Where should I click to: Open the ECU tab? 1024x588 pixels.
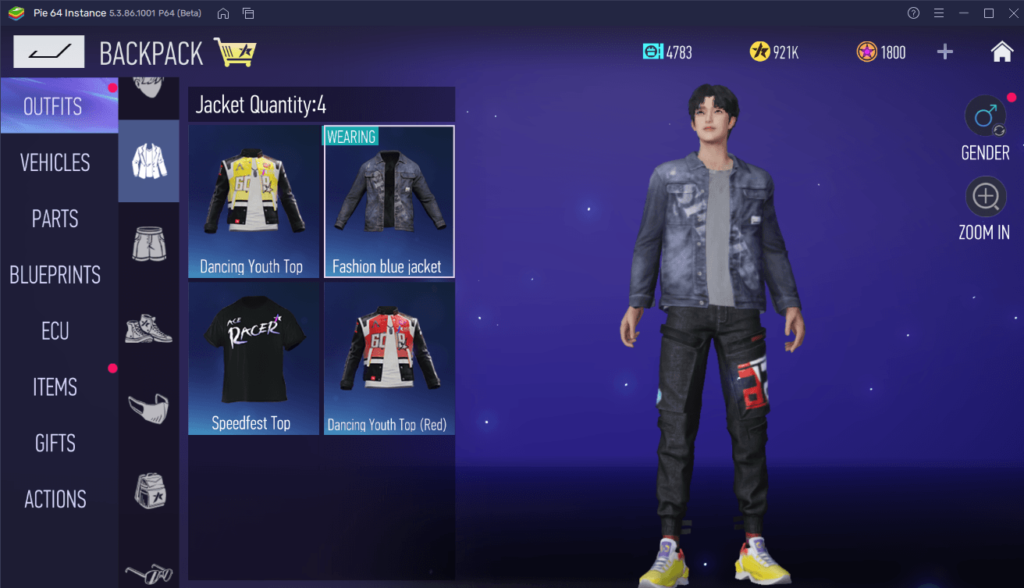pos(55,331)
